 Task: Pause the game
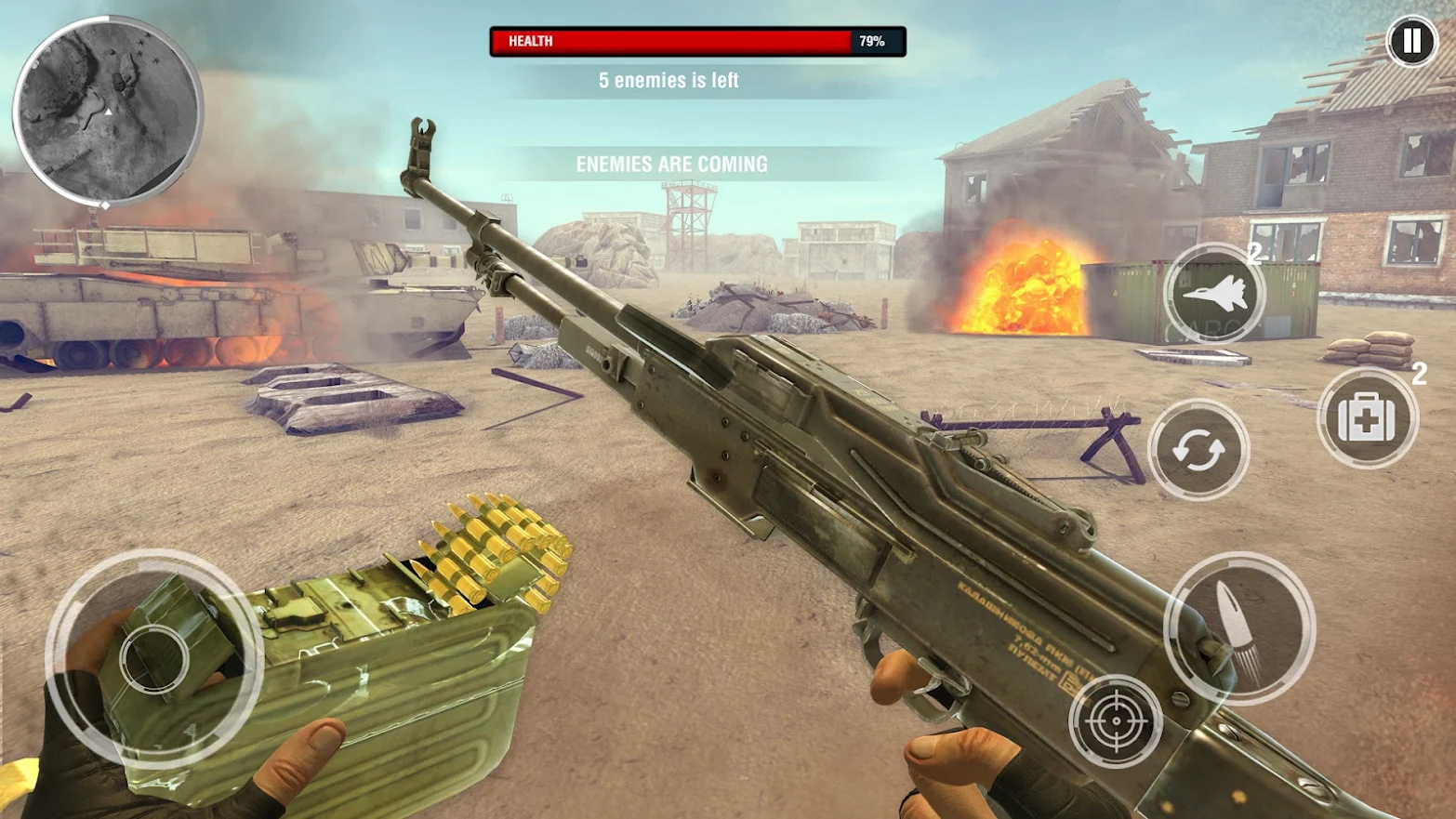[x=1411, y=41]
